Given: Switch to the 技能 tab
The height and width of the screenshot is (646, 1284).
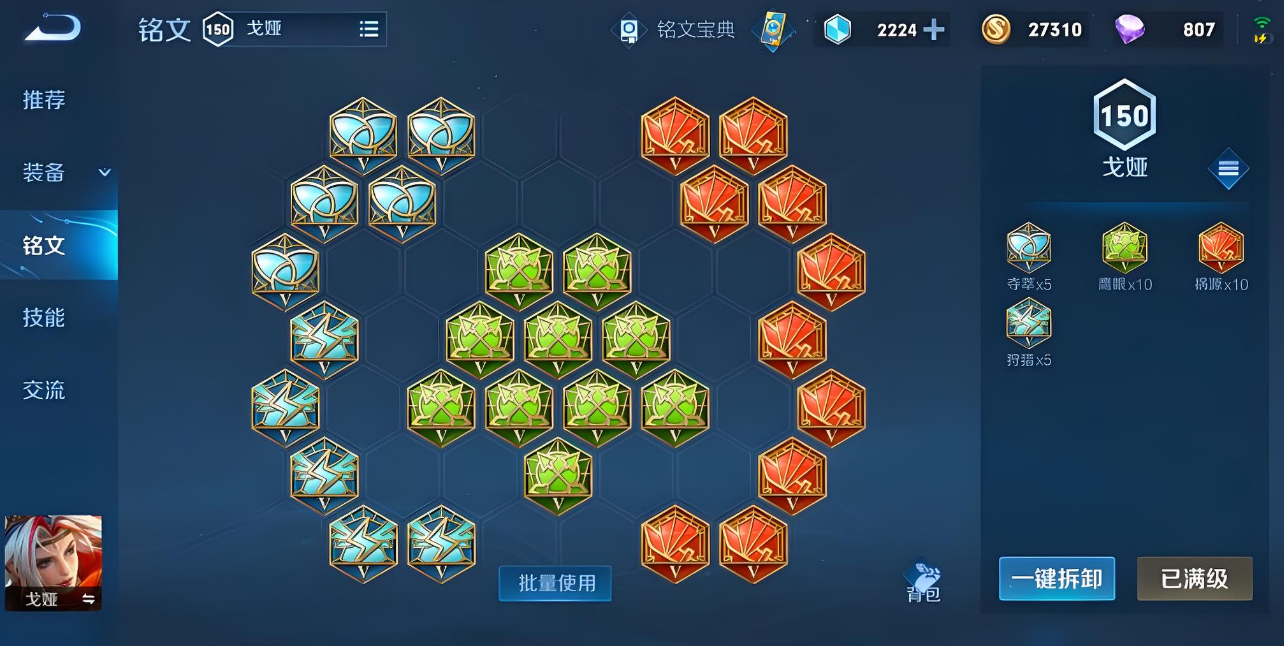Looking at the screenshot, I should click(x=45, y=318).
